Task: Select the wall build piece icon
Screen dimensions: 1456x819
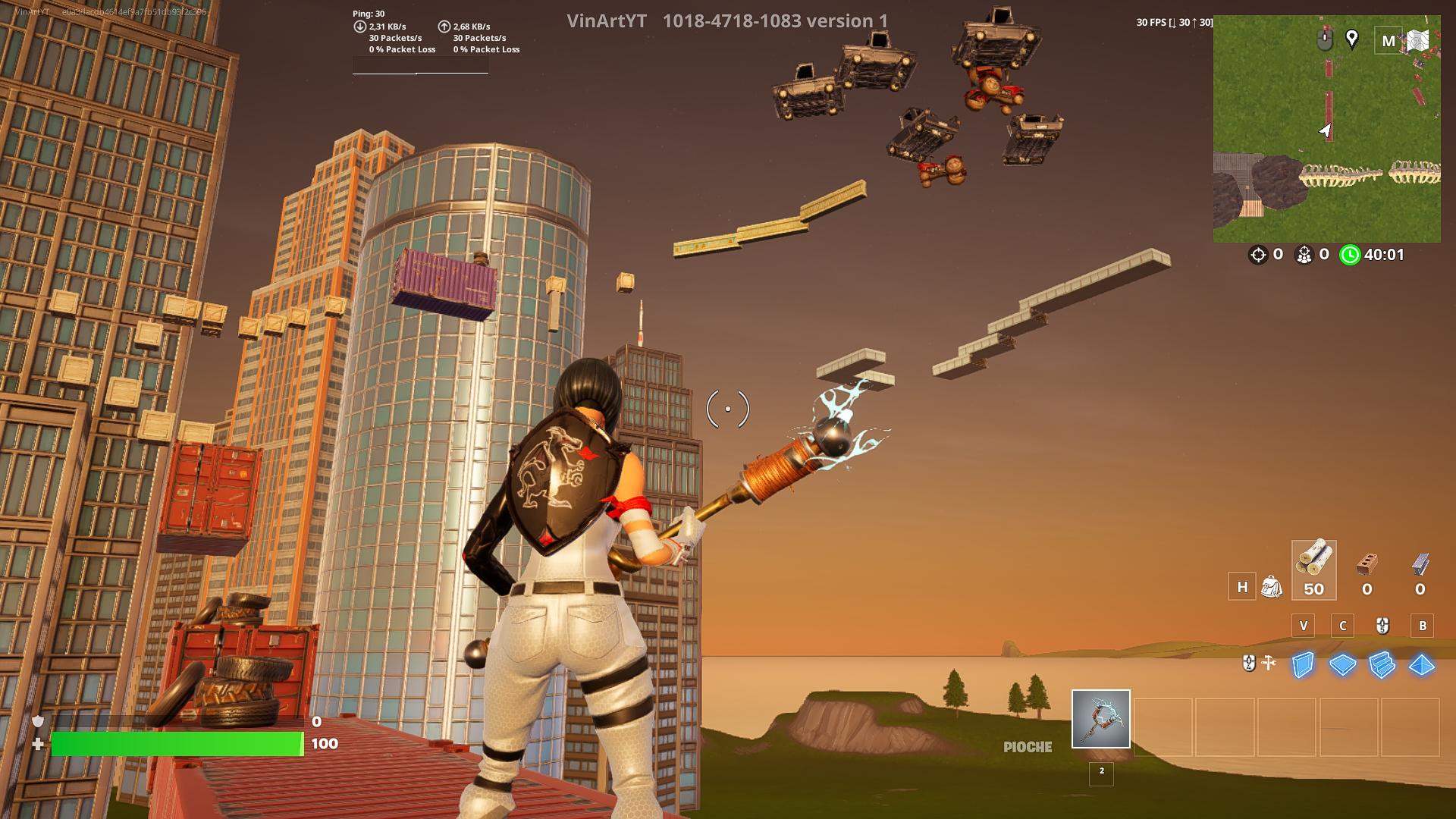Action: tap(1303, 664)
